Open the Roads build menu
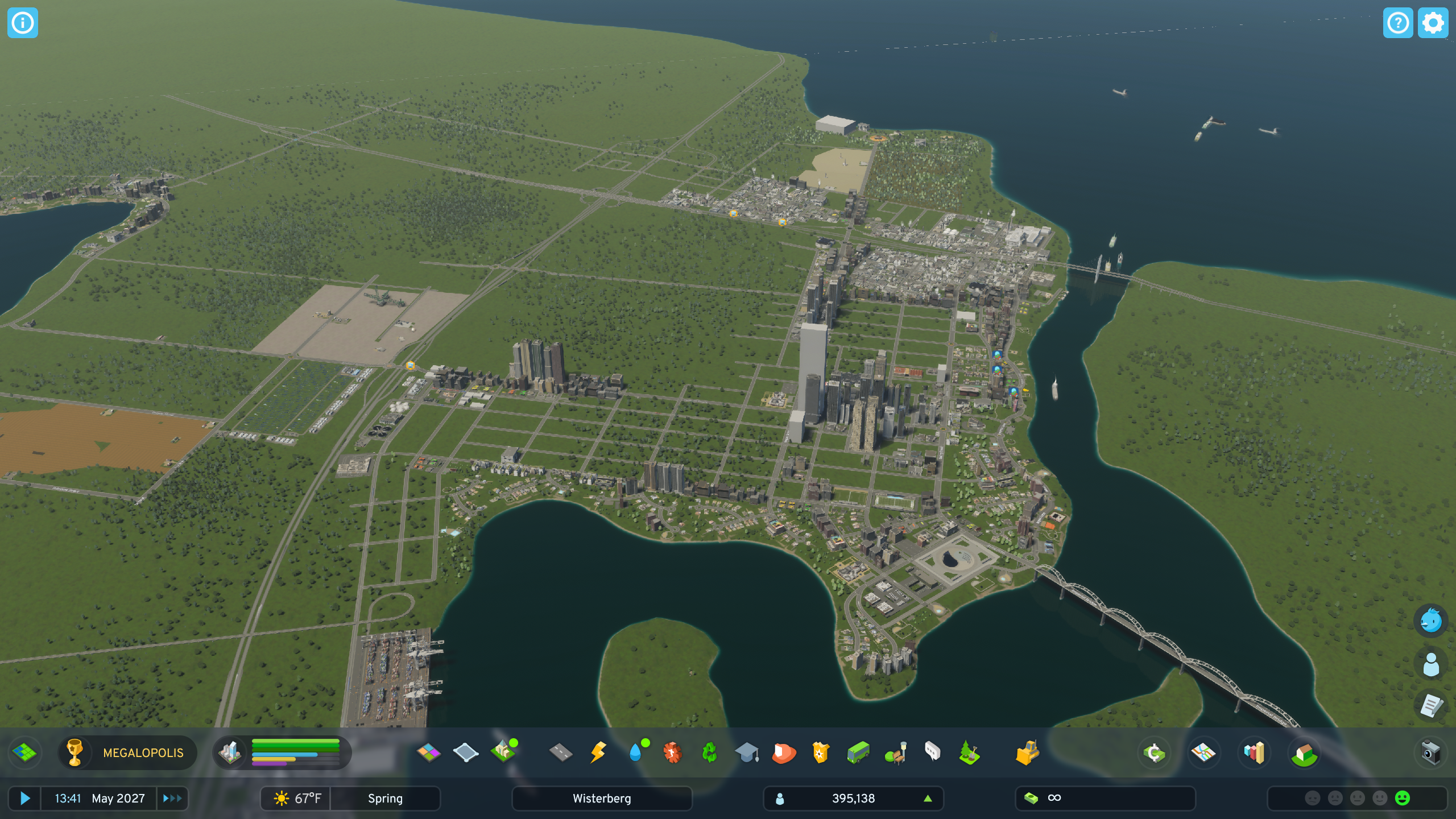The width and height of the screenshot is (1456, 819). click(561, 752)
